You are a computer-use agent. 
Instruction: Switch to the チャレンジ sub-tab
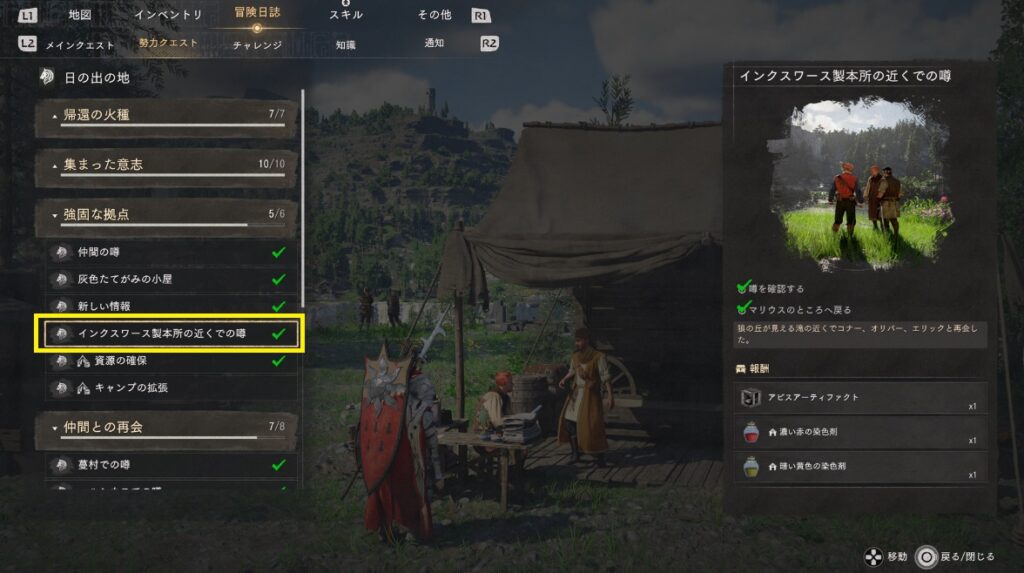click(257, 44)
